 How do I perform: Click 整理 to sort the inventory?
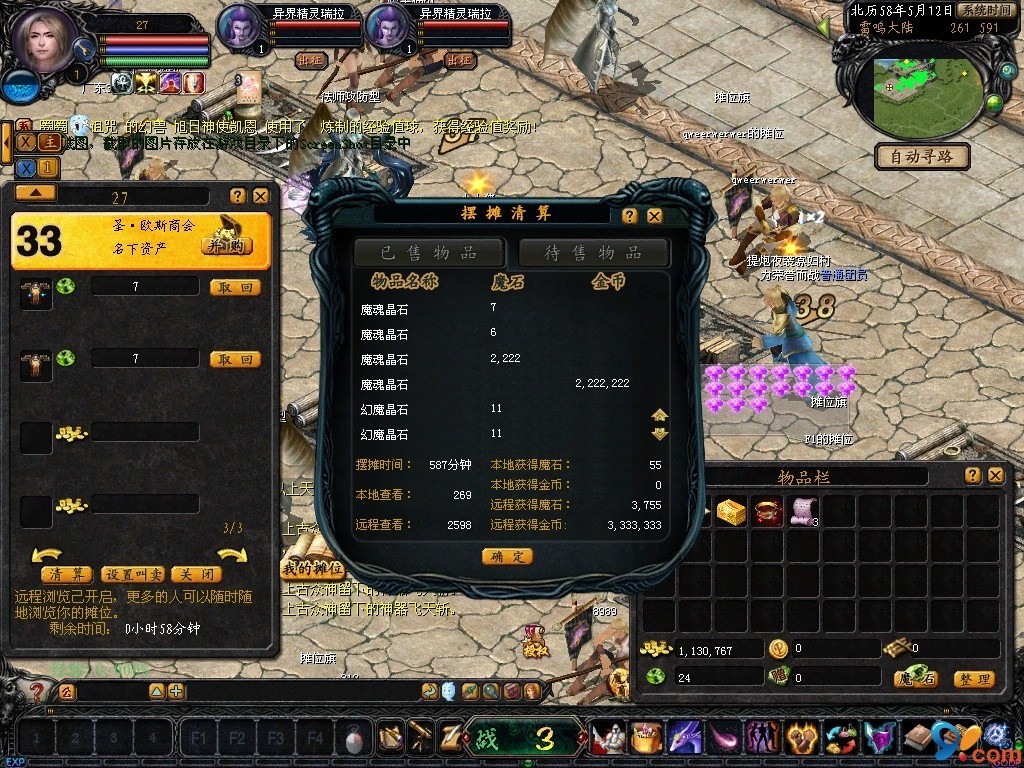click(x=973, y=679)
